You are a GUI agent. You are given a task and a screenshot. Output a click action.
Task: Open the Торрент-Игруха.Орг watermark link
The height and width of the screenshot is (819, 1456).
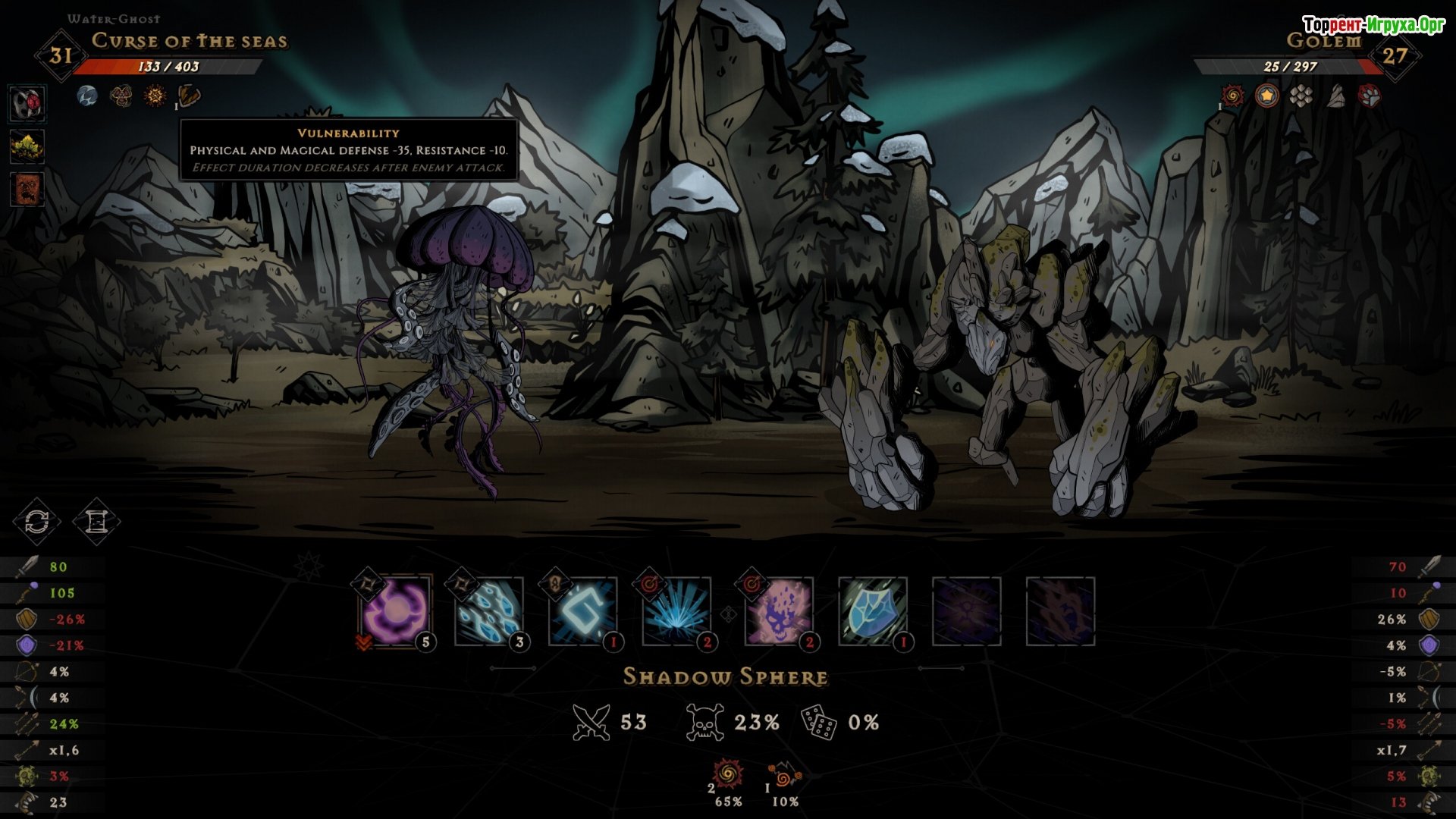pos(1373,25)
